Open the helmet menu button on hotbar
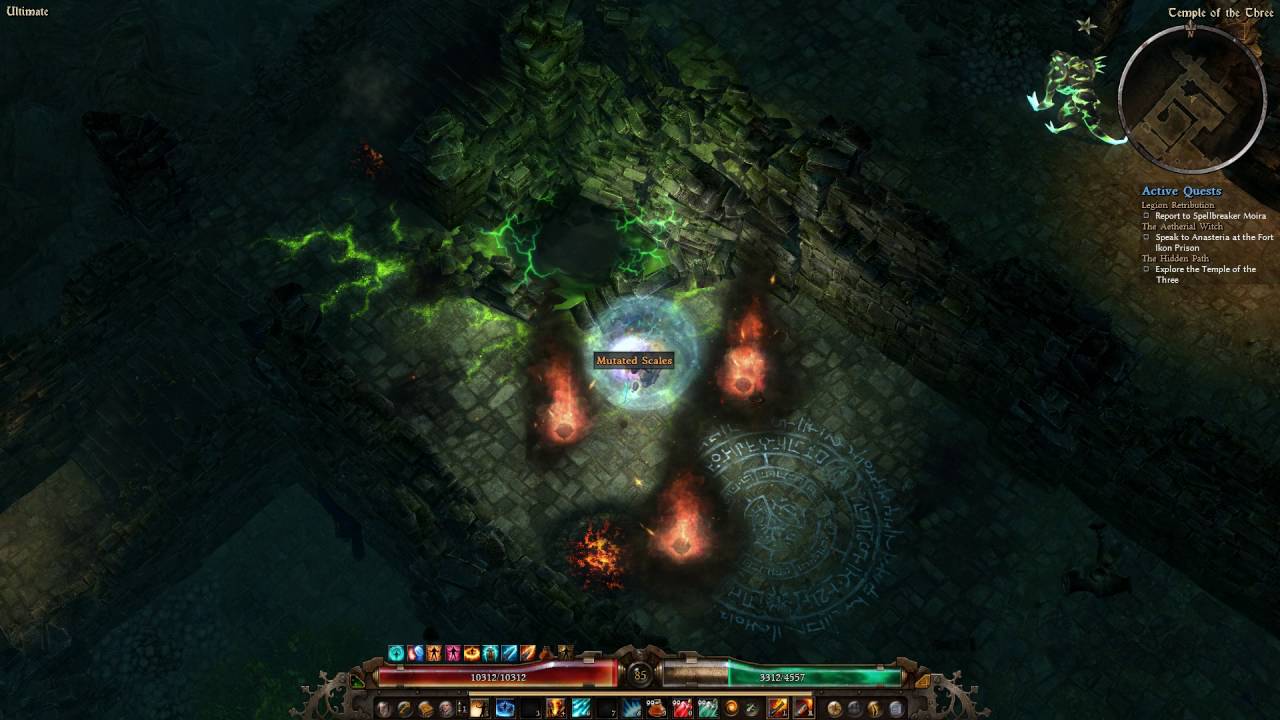 [382, 709]
